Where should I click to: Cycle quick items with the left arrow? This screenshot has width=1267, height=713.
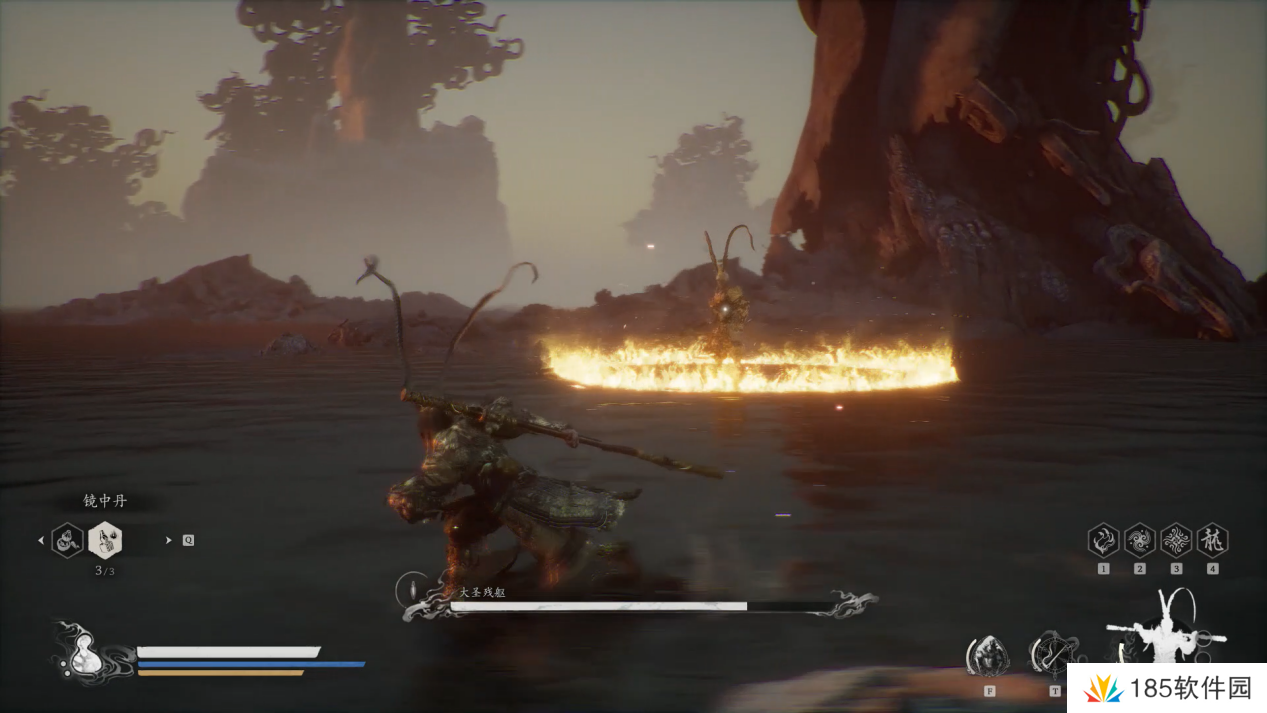41,541
